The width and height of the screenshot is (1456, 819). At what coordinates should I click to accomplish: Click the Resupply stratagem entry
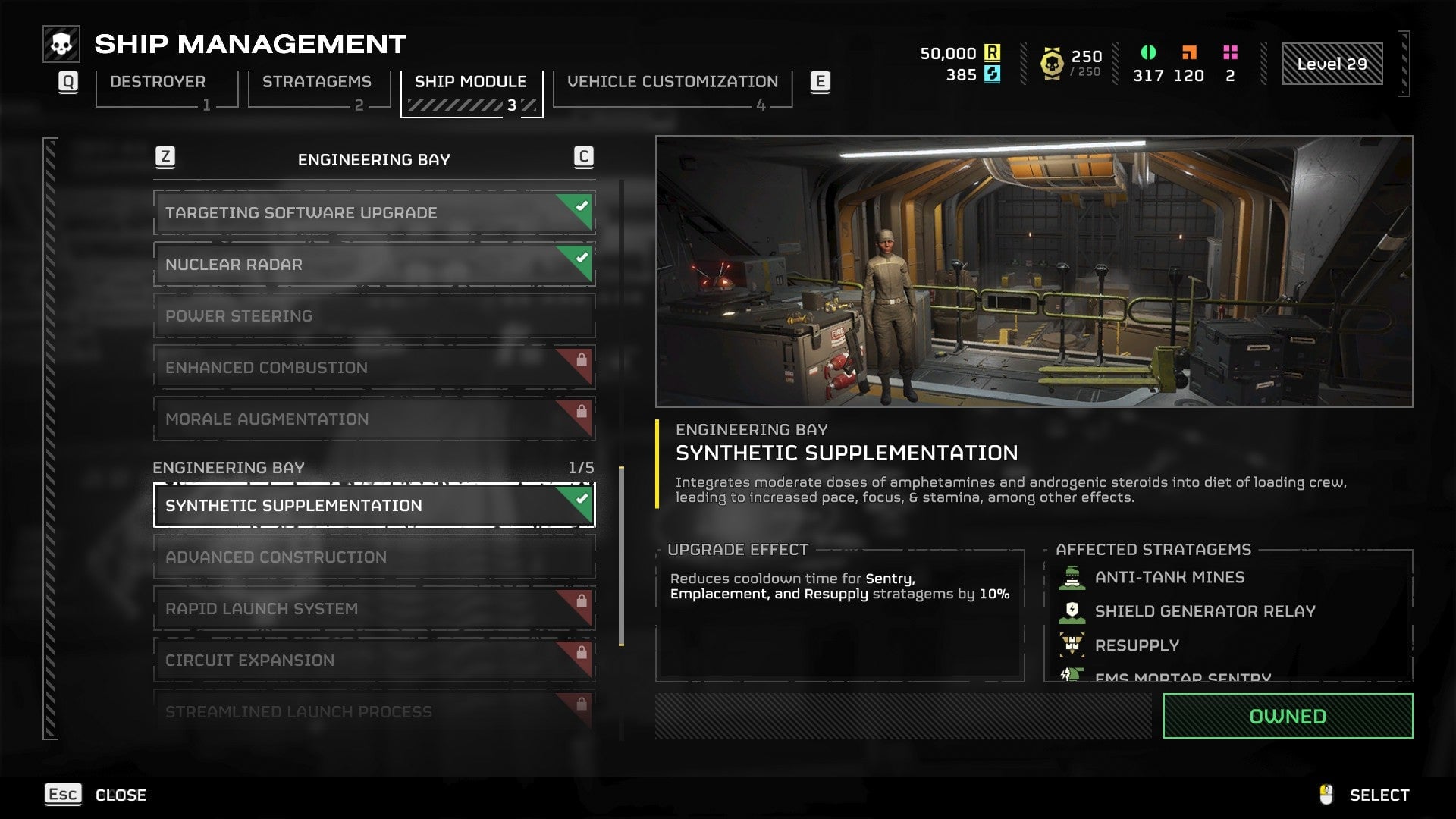[x=1136, y=646]
